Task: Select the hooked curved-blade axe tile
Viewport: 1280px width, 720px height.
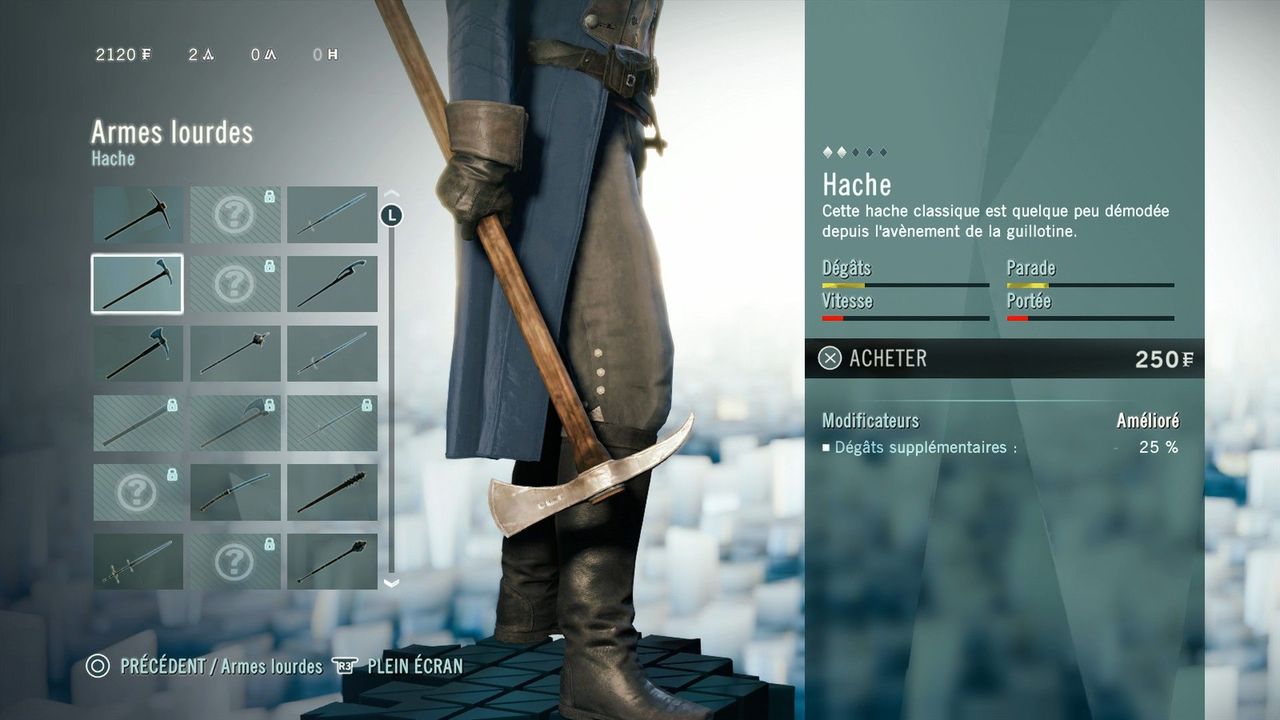Action: [x=332, y=284]
